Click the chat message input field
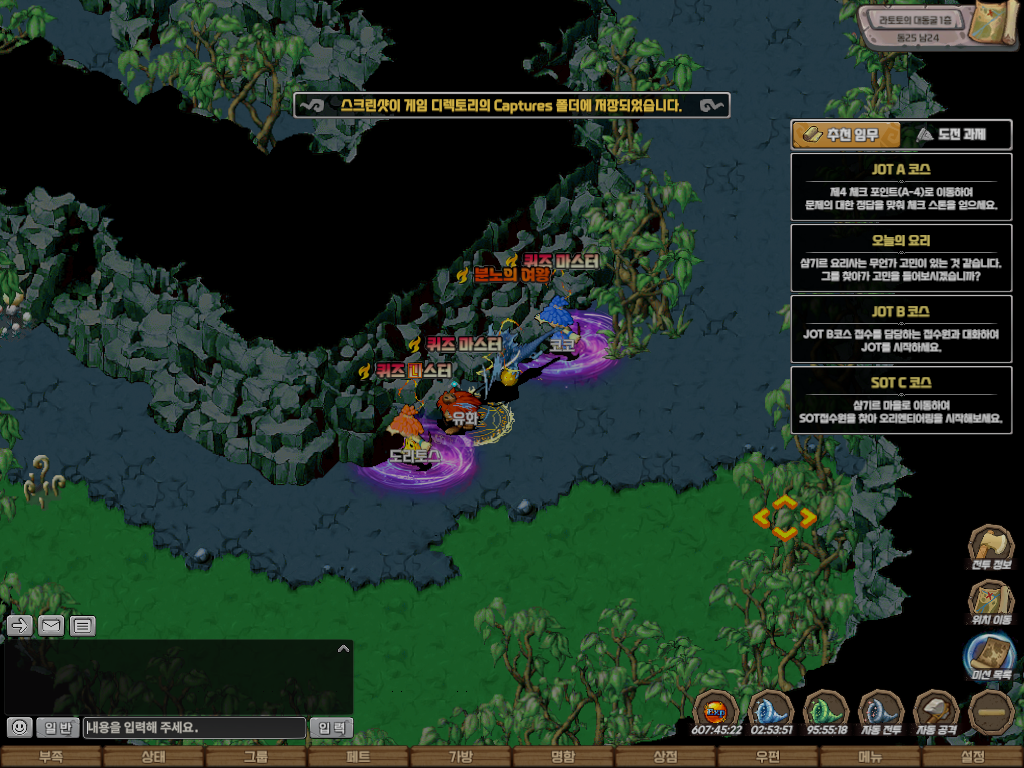 coord(195,727)
